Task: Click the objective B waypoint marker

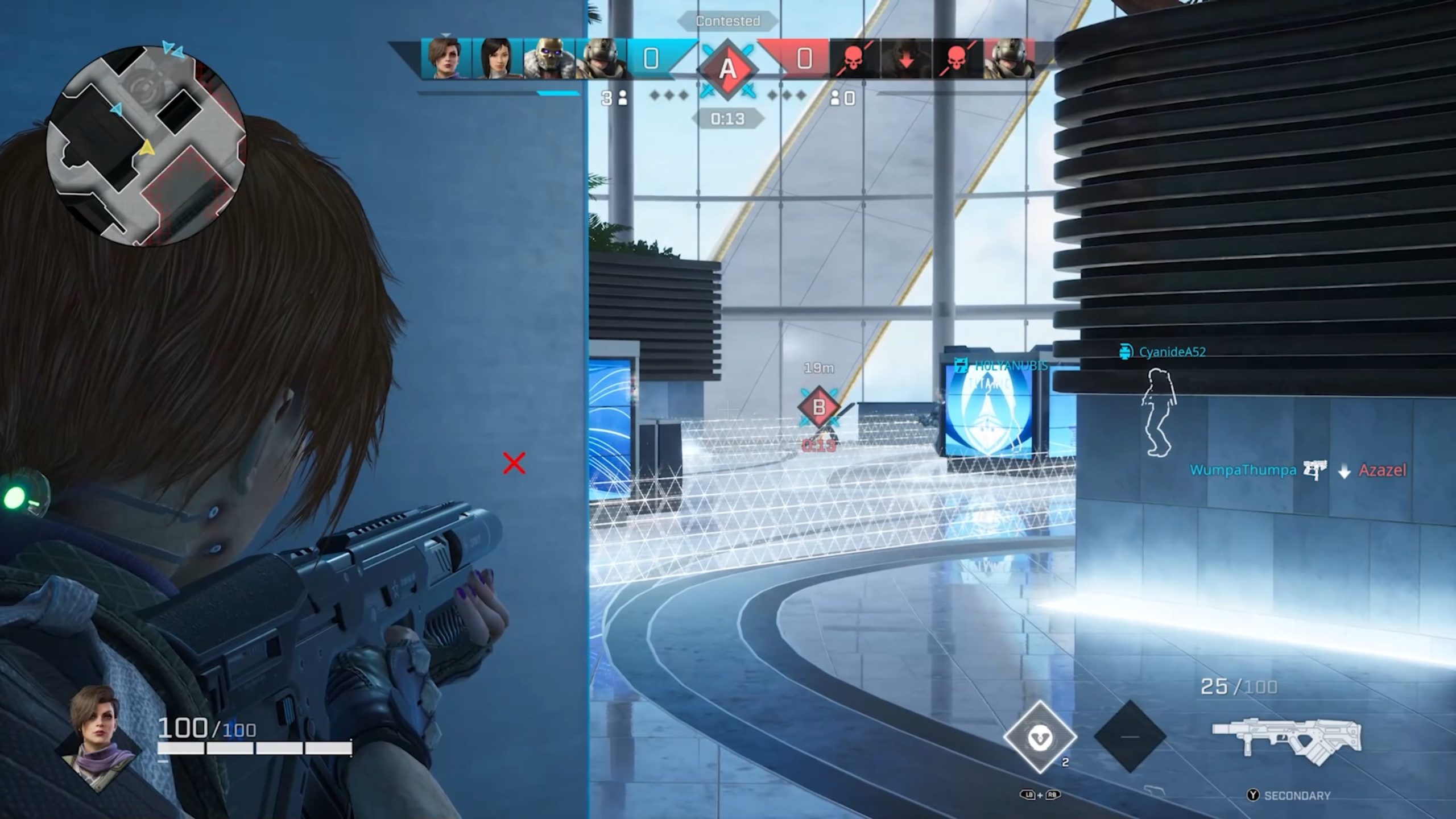Action: pyautogui.click(x=819, y=407)
